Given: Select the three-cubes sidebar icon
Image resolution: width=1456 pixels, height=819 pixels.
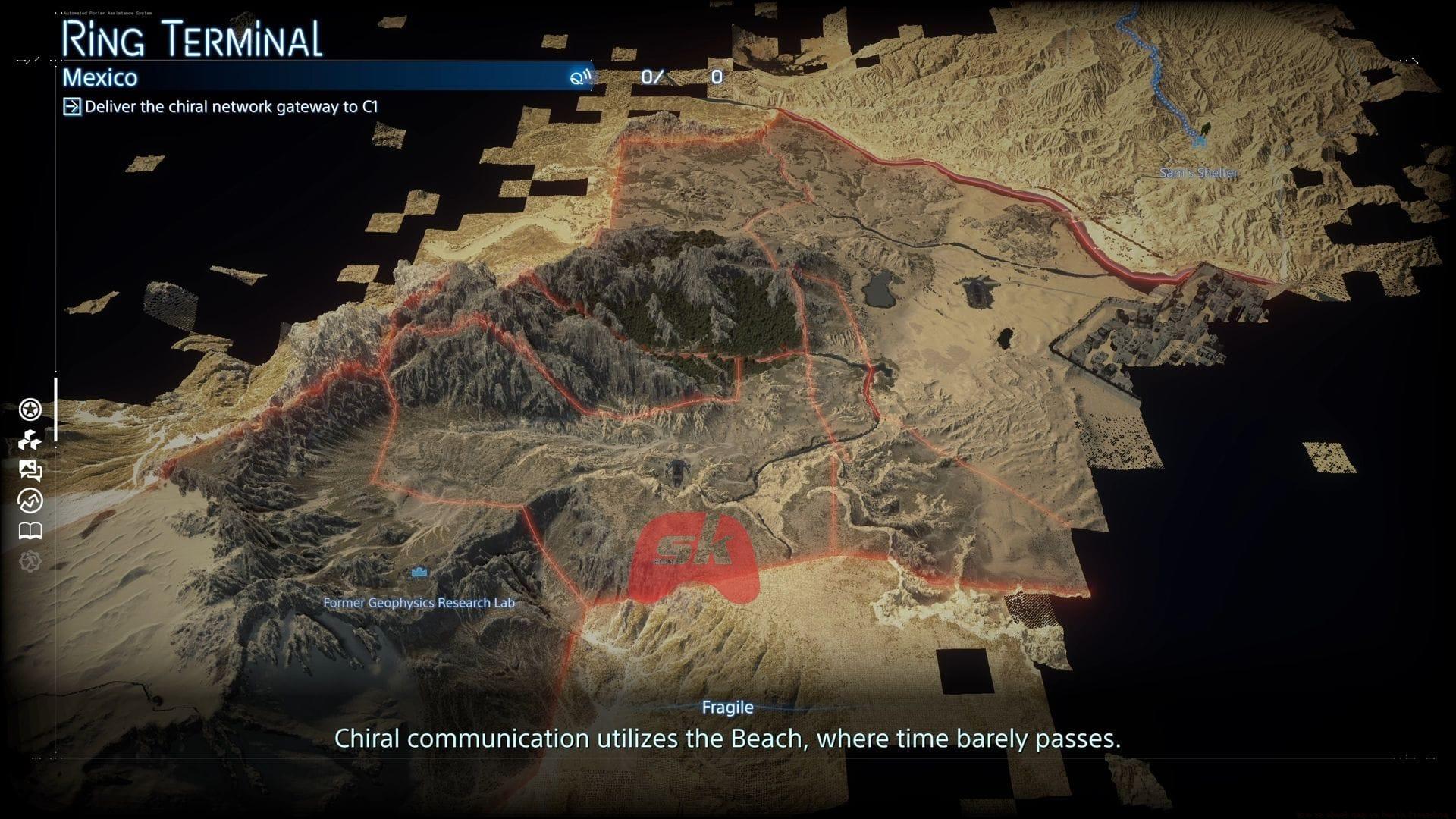Looking at the screenshot, I should (x=30, y=441).
